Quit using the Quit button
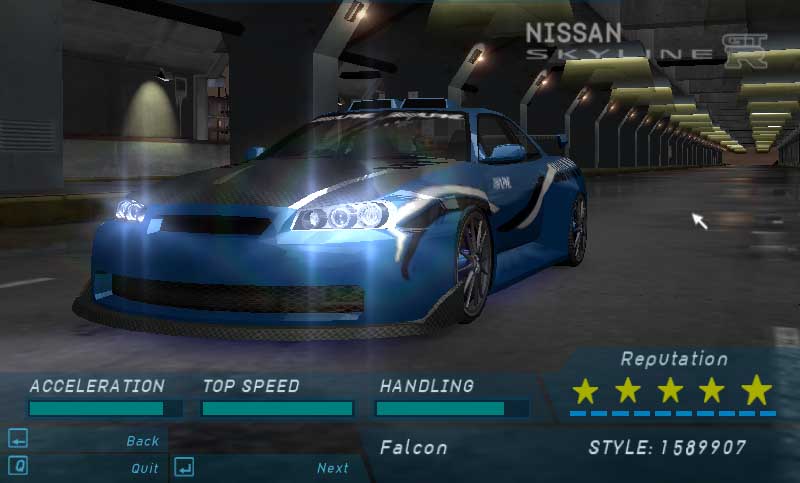Viewport: 800px width, 483px height. (144, 468)
